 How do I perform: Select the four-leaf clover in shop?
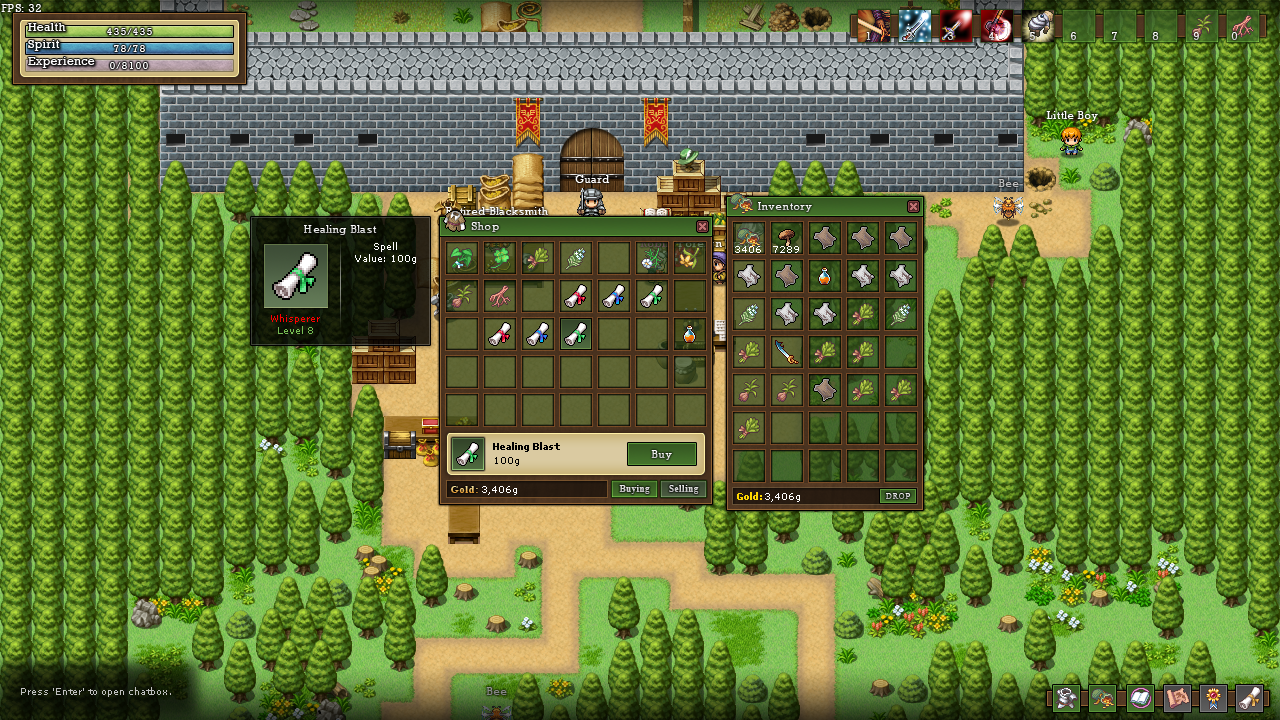coord(499,258)
